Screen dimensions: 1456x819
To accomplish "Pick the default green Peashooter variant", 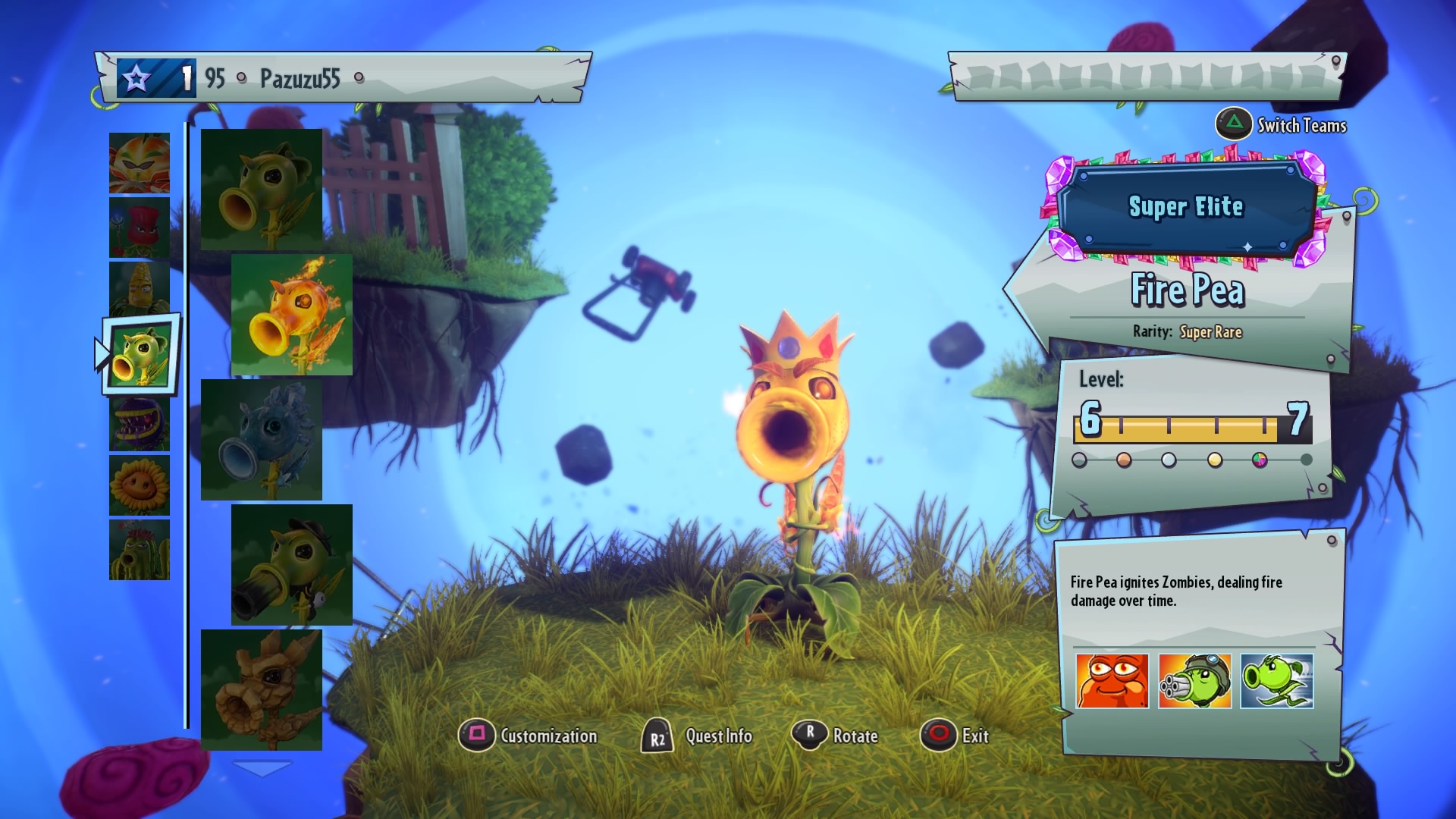I will tap(262, 190).
